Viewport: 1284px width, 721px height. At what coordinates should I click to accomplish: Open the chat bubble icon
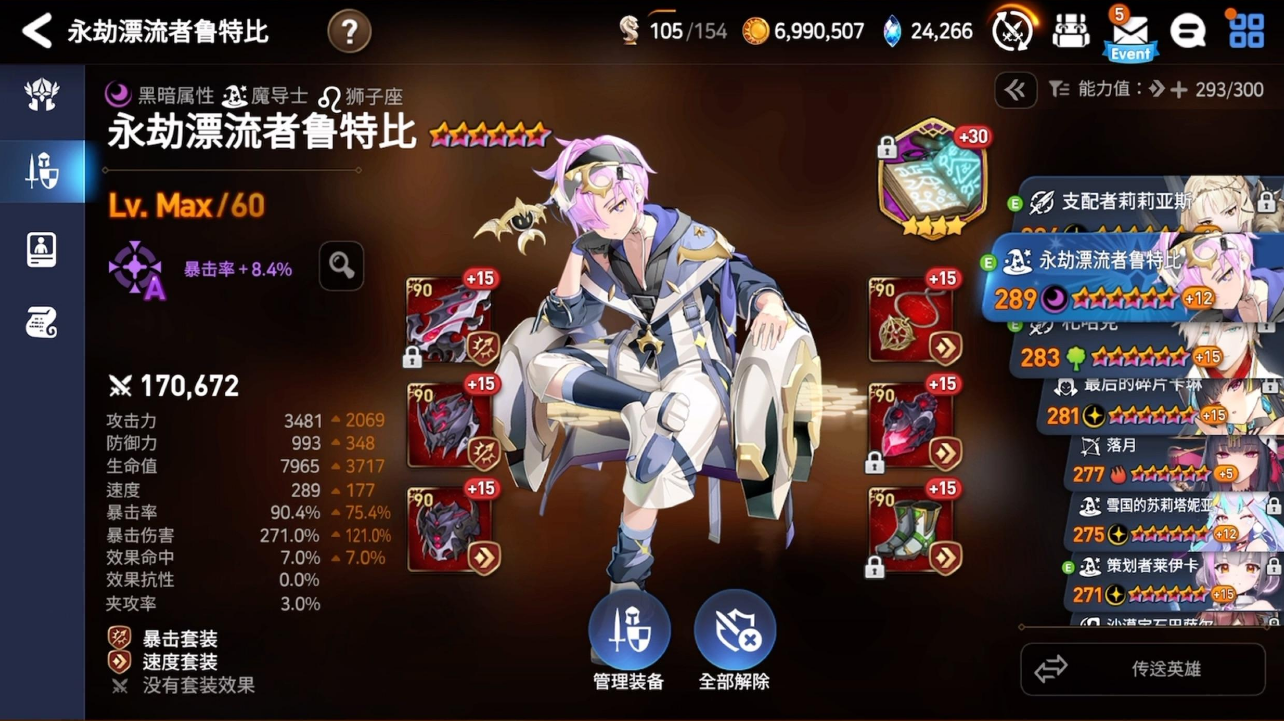[1186, 30]
